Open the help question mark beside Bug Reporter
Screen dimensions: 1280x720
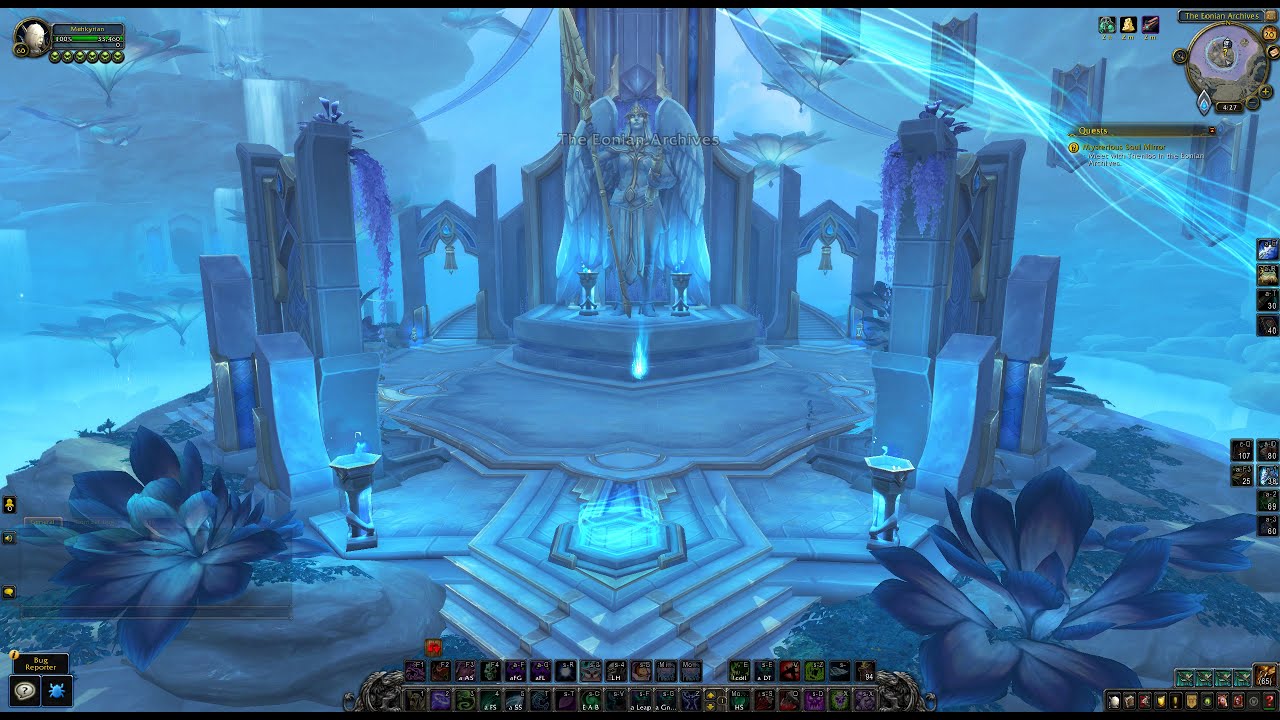tap(25, 691)
